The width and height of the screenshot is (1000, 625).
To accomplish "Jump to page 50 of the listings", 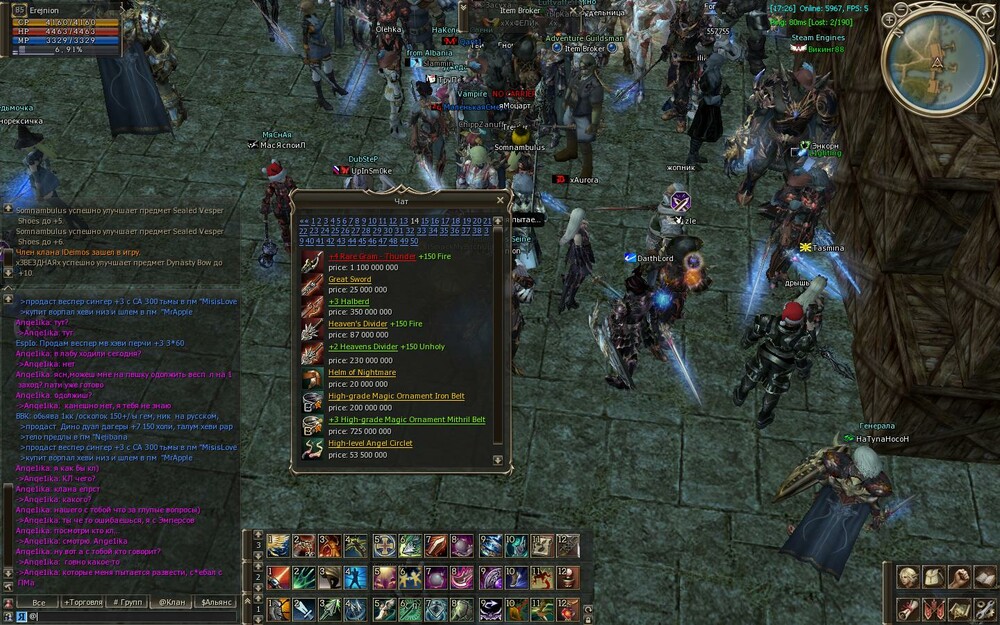I will pyautogui.click(x=413, y=241).
